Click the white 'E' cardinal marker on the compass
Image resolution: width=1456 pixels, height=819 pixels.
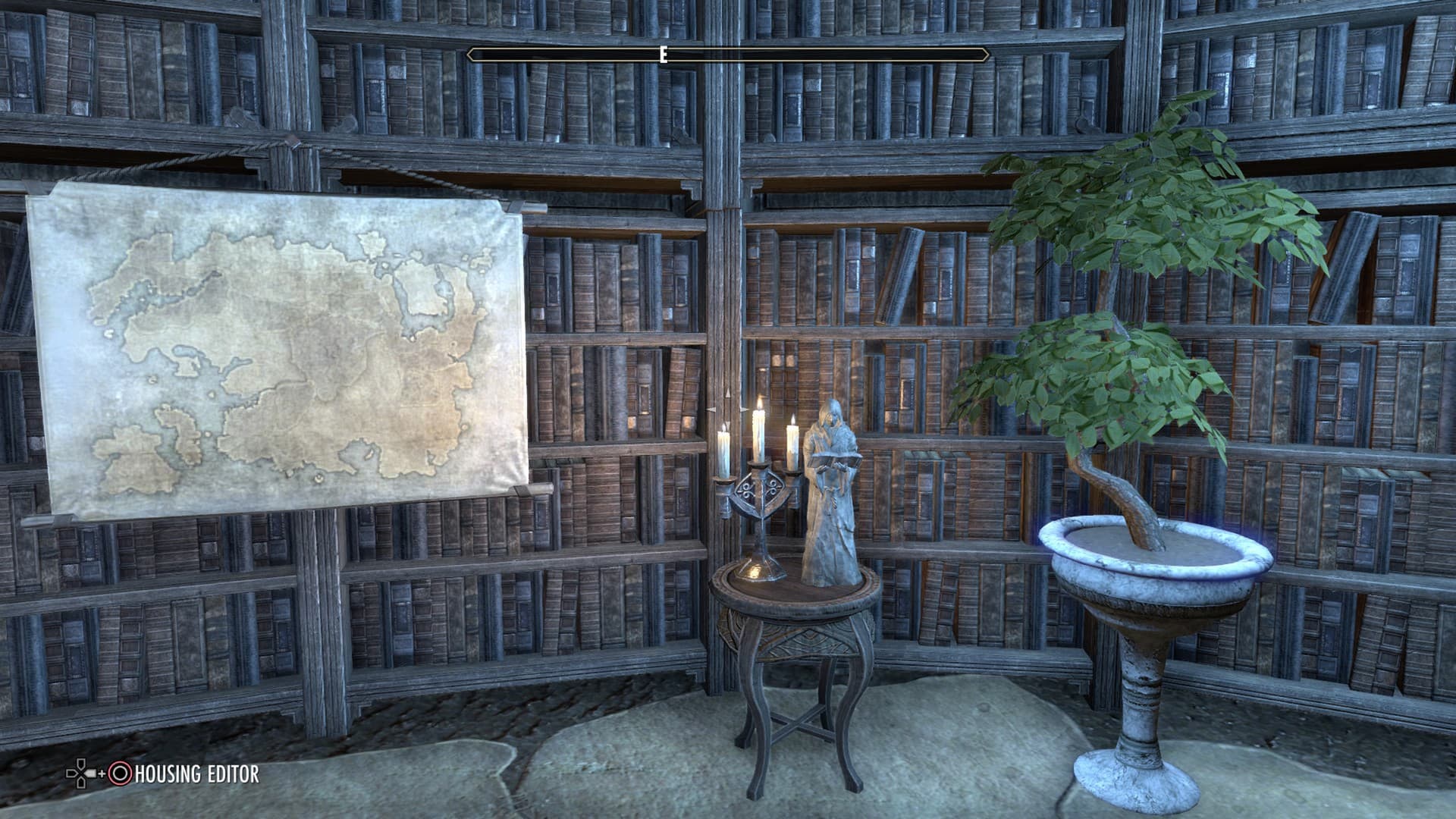click(665, 54)
